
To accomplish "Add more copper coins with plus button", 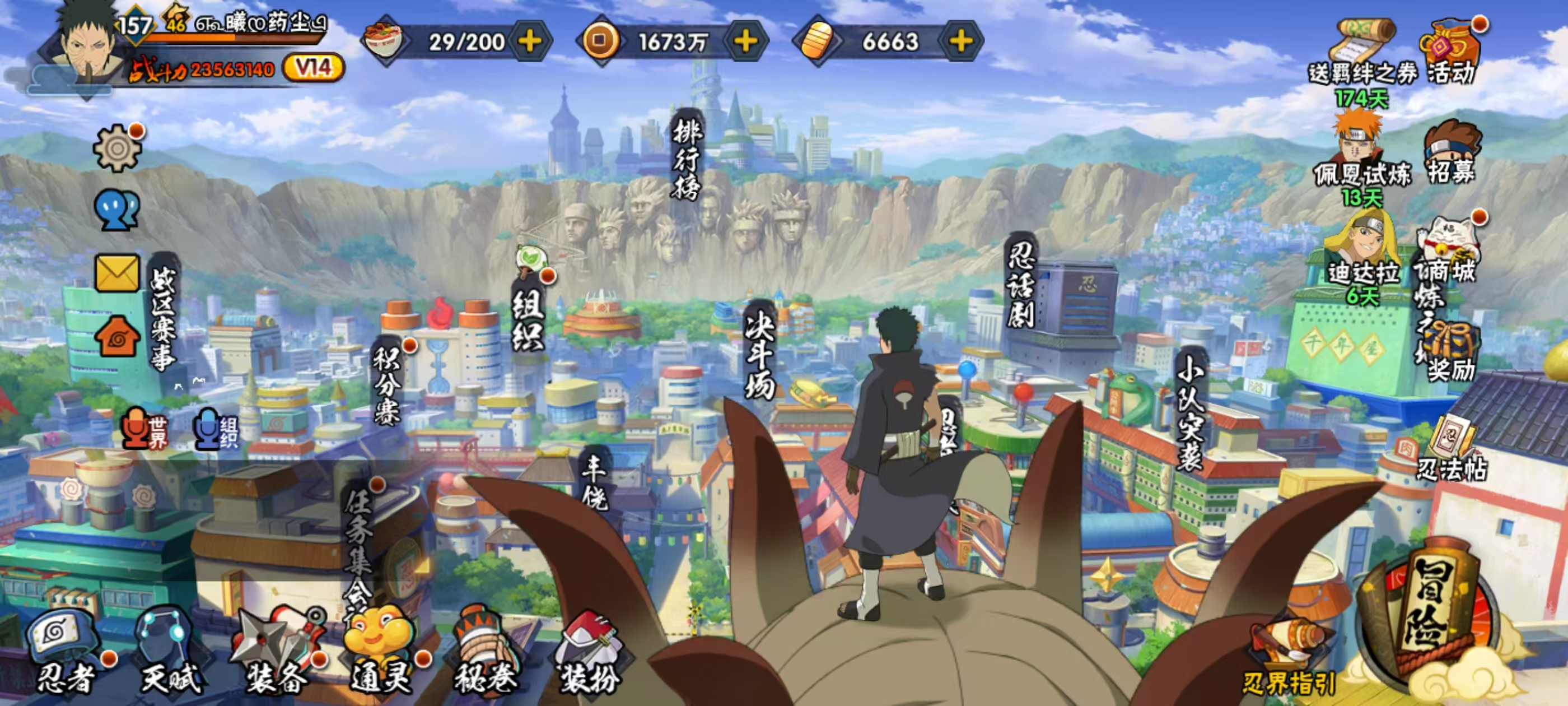I will pyautogui.click(x=746, y=41).
